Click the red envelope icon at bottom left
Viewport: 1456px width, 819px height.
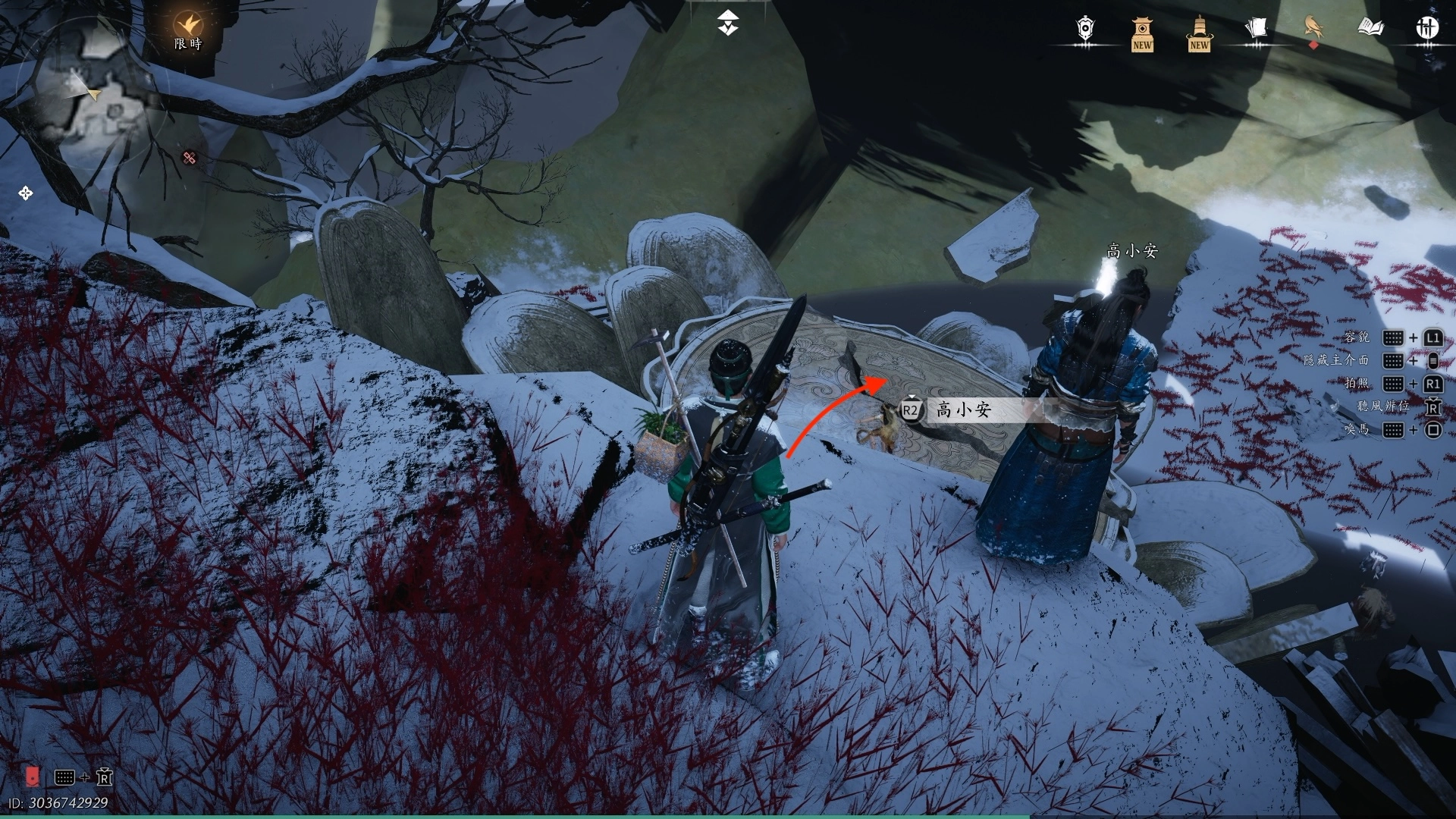(x=33, y=776)
